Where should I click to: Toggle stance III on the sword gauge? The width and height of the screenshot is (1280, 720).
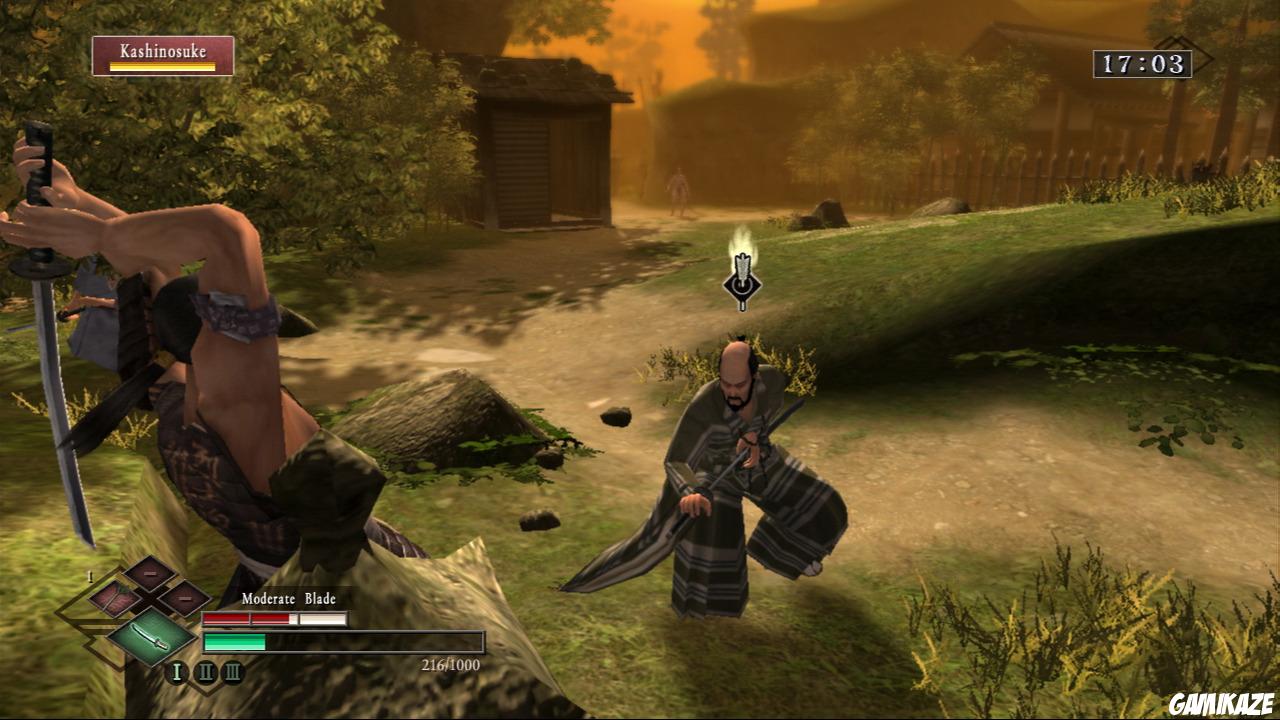(x=232, y=672)
